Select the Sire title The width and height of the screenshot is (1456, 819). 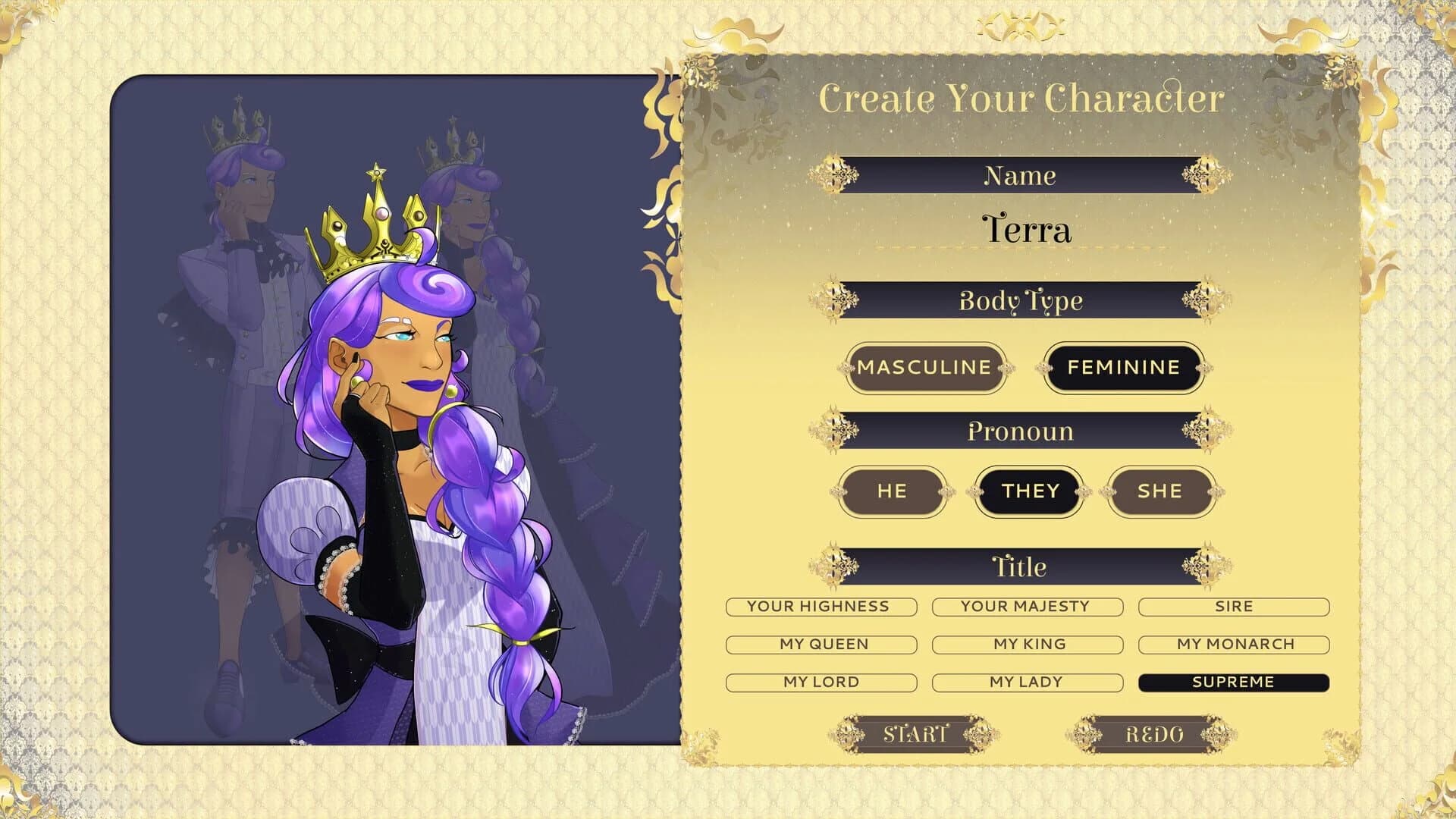1234,607
